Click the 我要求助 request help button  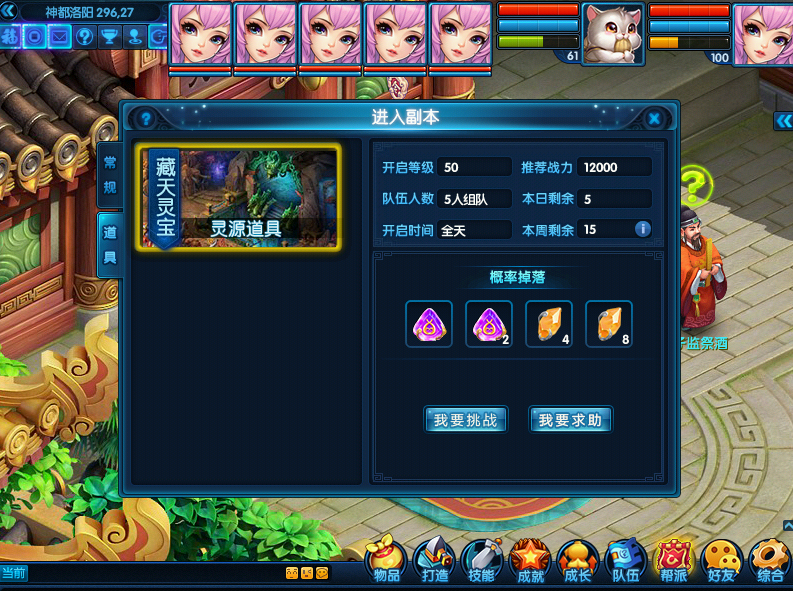[x=570, y=420]
